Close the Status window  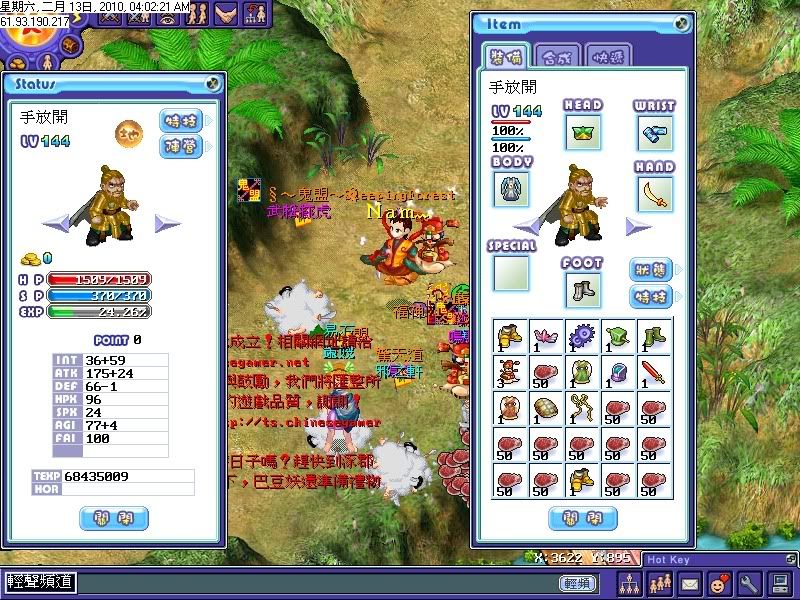coord(213,84)
